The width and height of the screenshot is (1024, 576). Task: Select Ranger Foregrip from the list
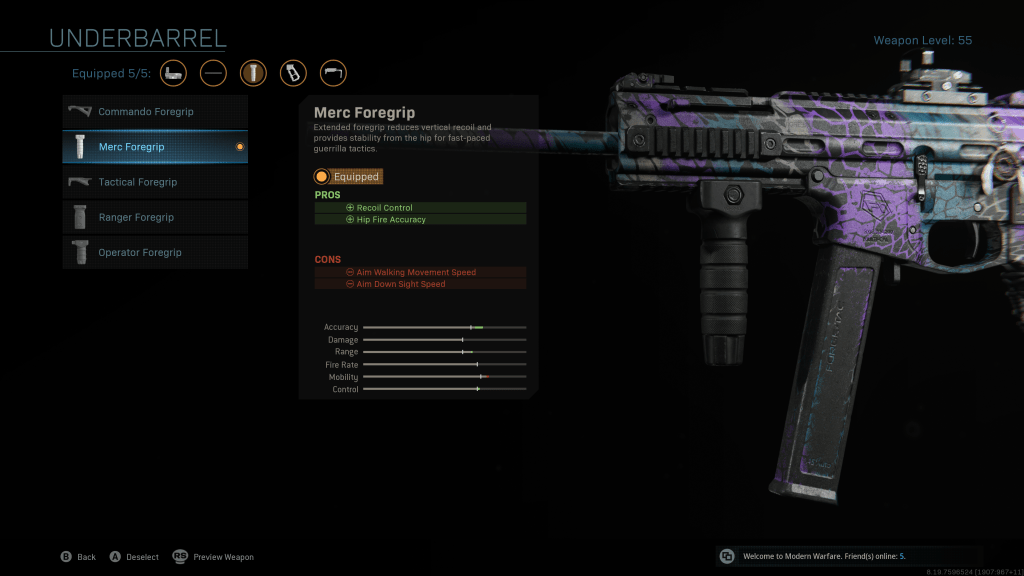click(x=155, y=217)
